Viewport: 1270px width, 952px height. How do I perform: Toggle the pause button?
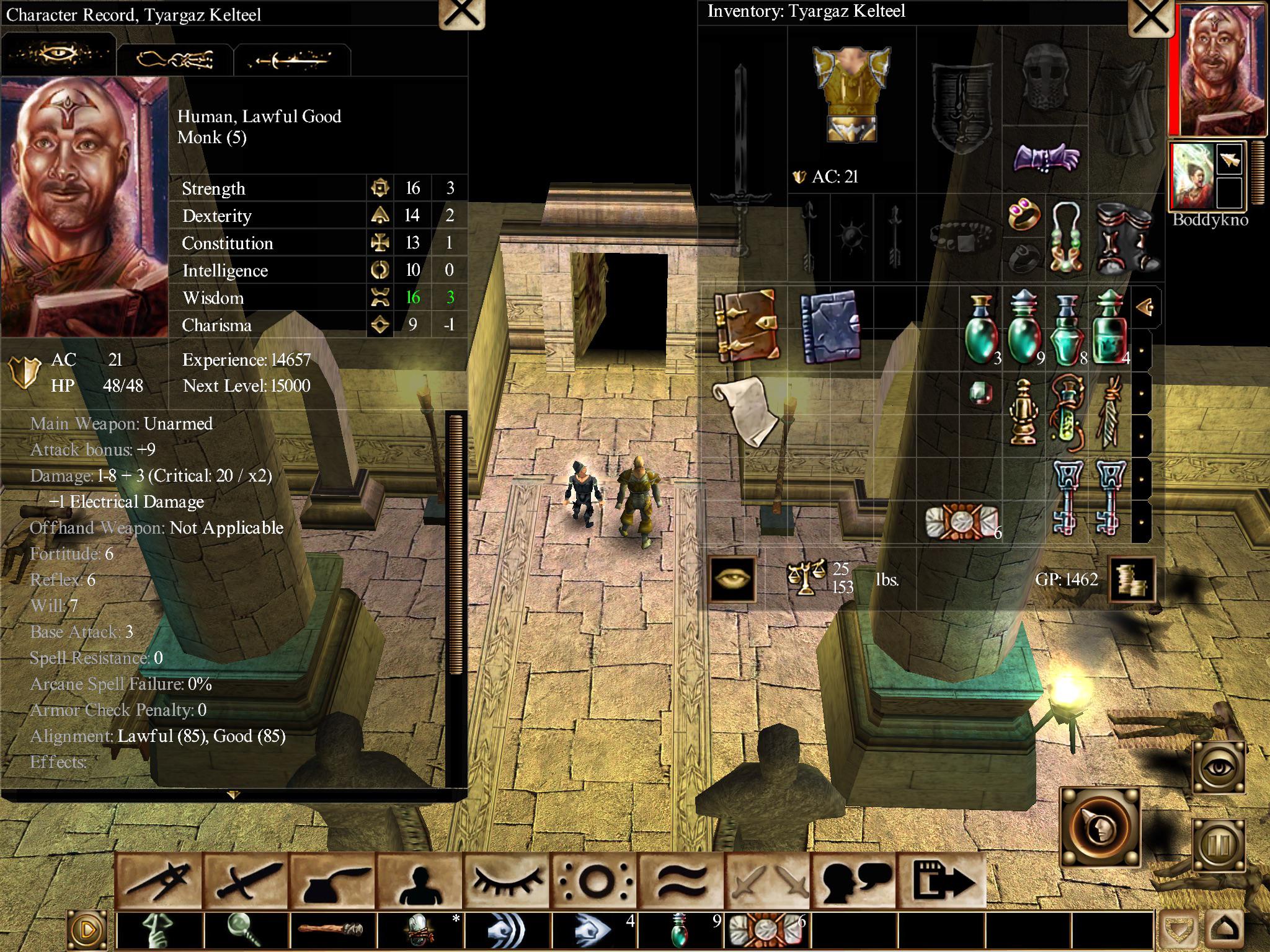1218,845
